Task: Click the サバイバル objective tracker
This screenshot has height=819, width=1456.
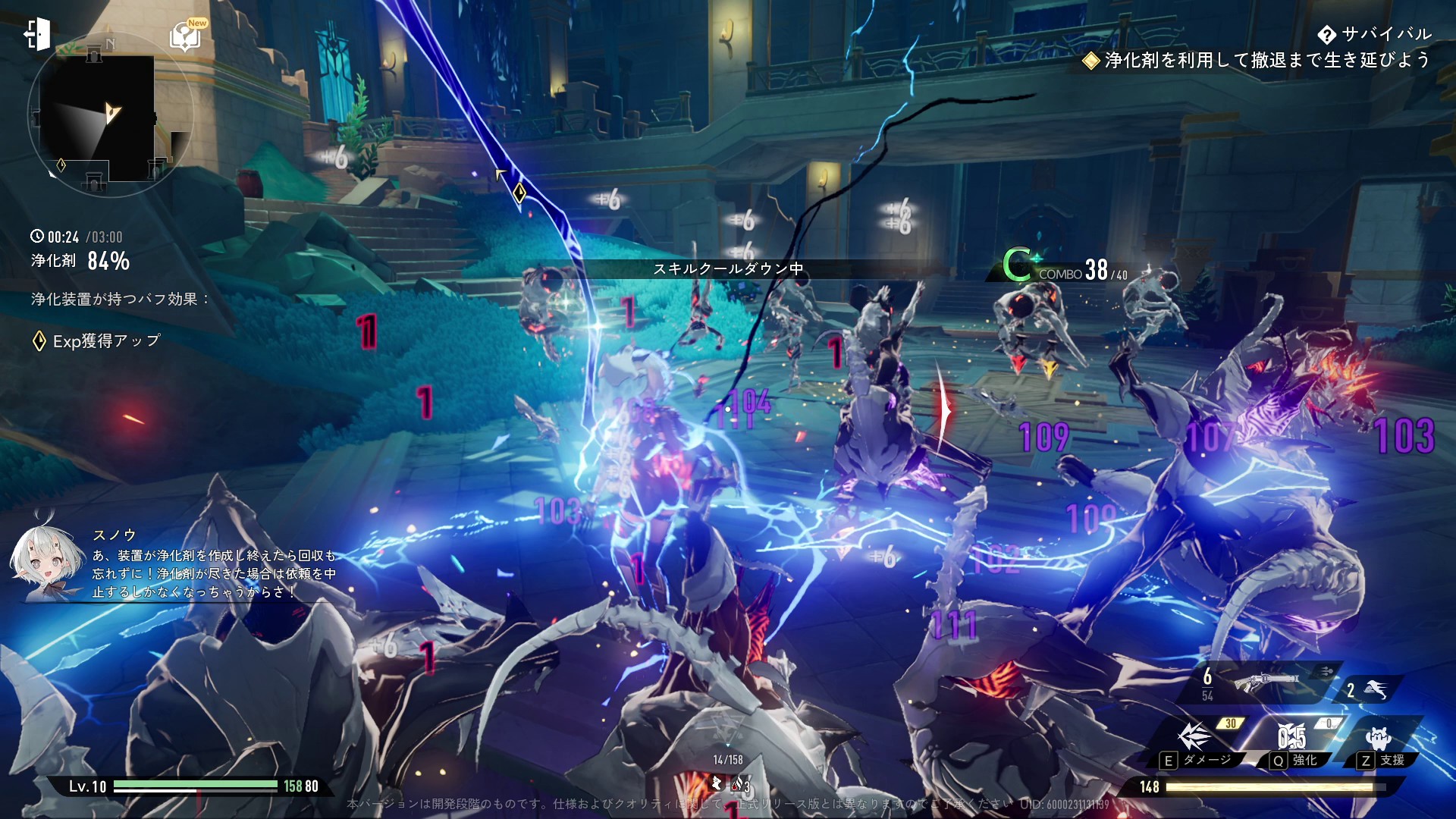Action: (1374, 34)
